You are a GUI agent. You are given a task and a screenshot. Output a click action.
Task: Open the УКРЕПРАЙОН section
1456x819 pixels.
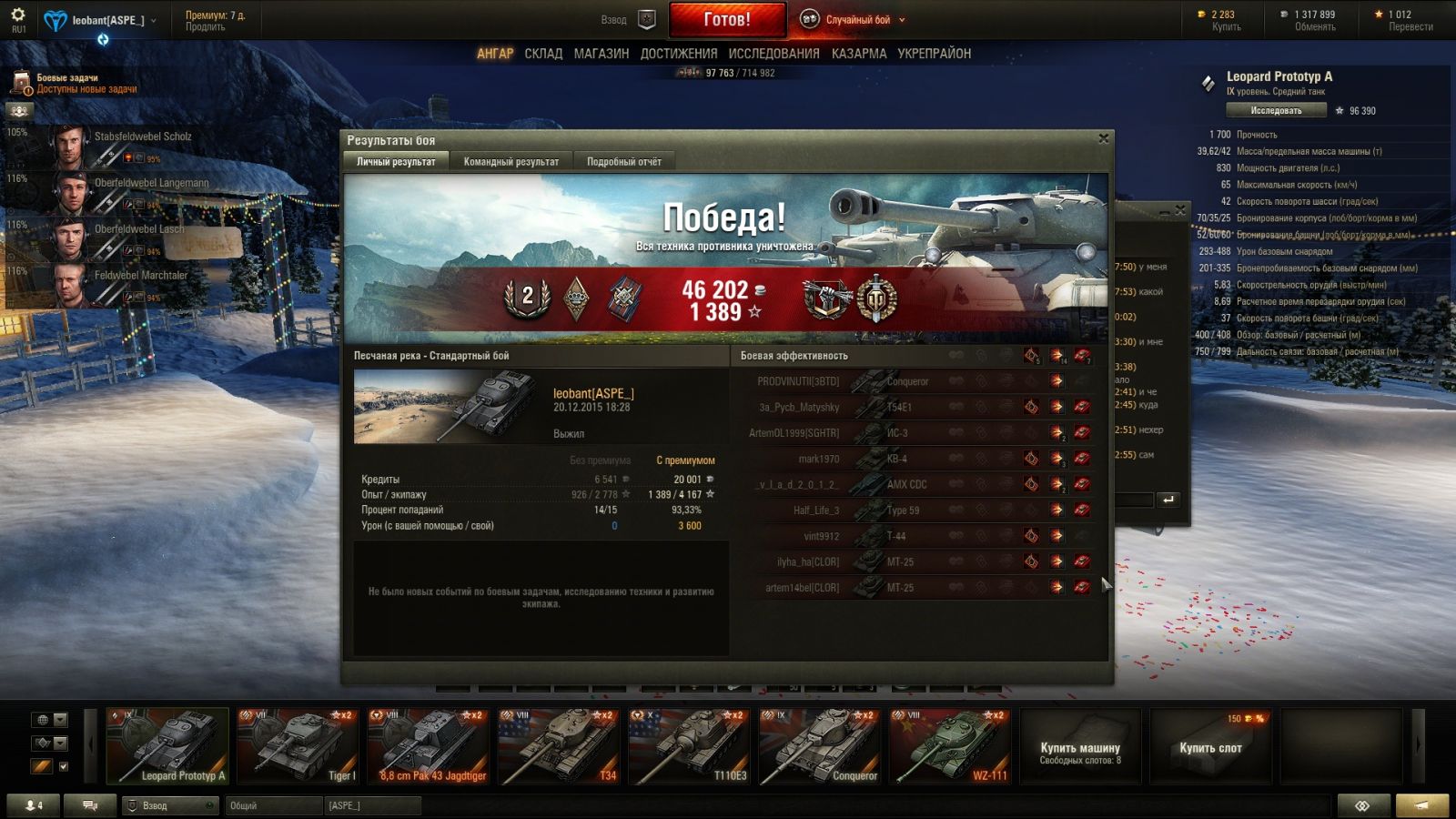coord(934,54)
